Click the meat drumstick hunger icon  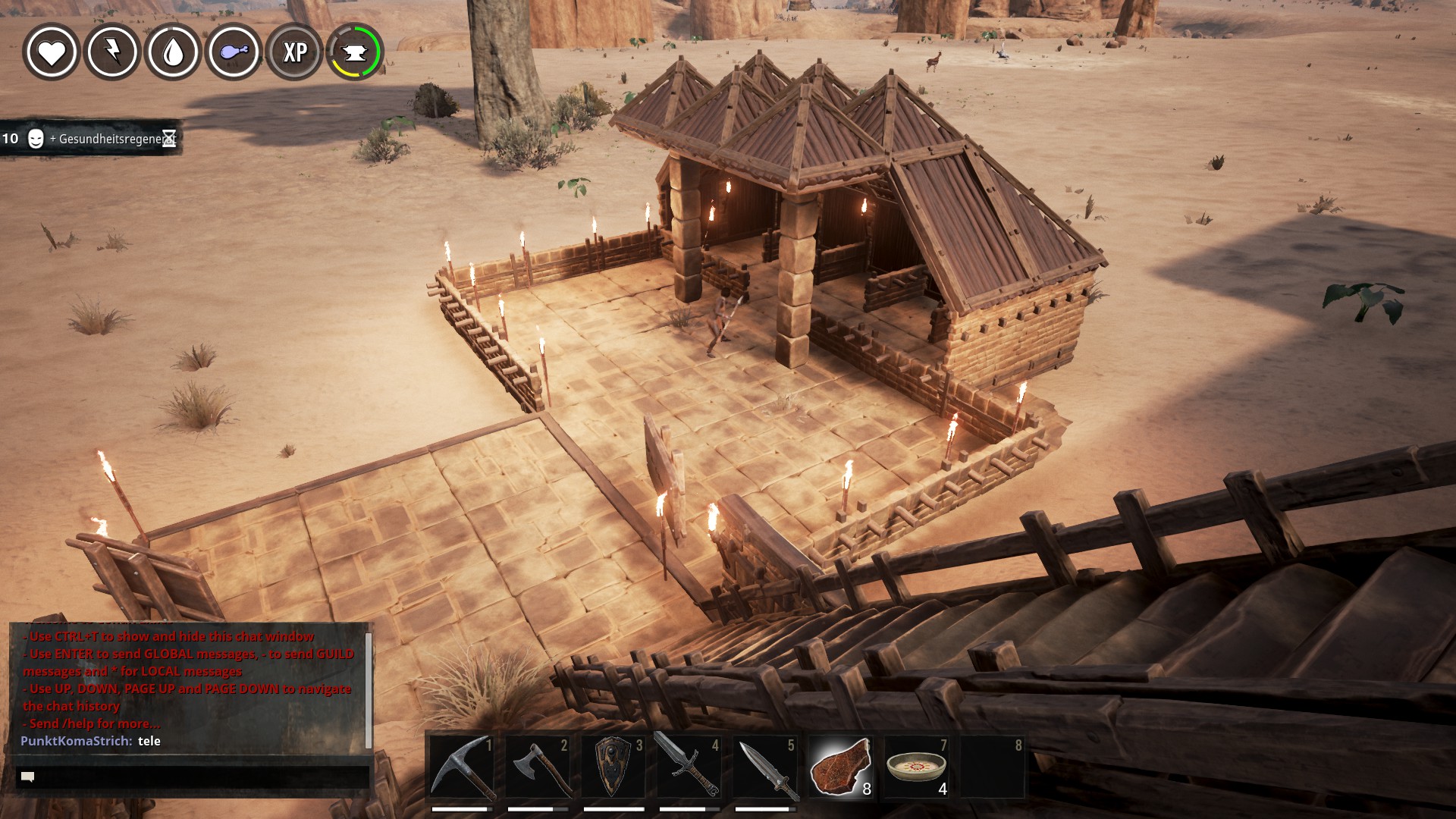(x=234, y=52)
